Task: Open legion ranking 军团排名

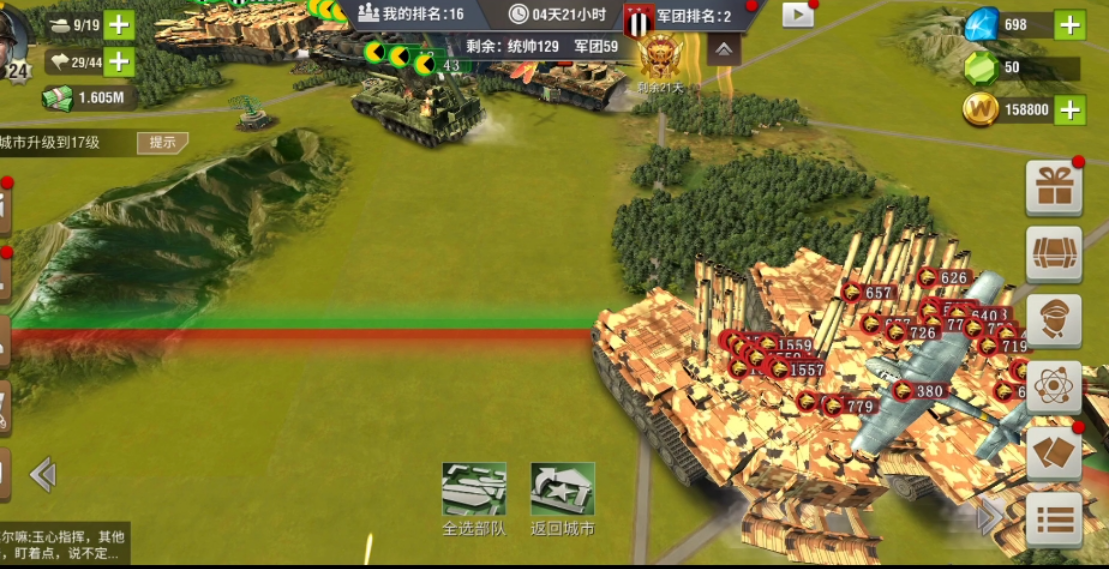Action: [692, 16]
